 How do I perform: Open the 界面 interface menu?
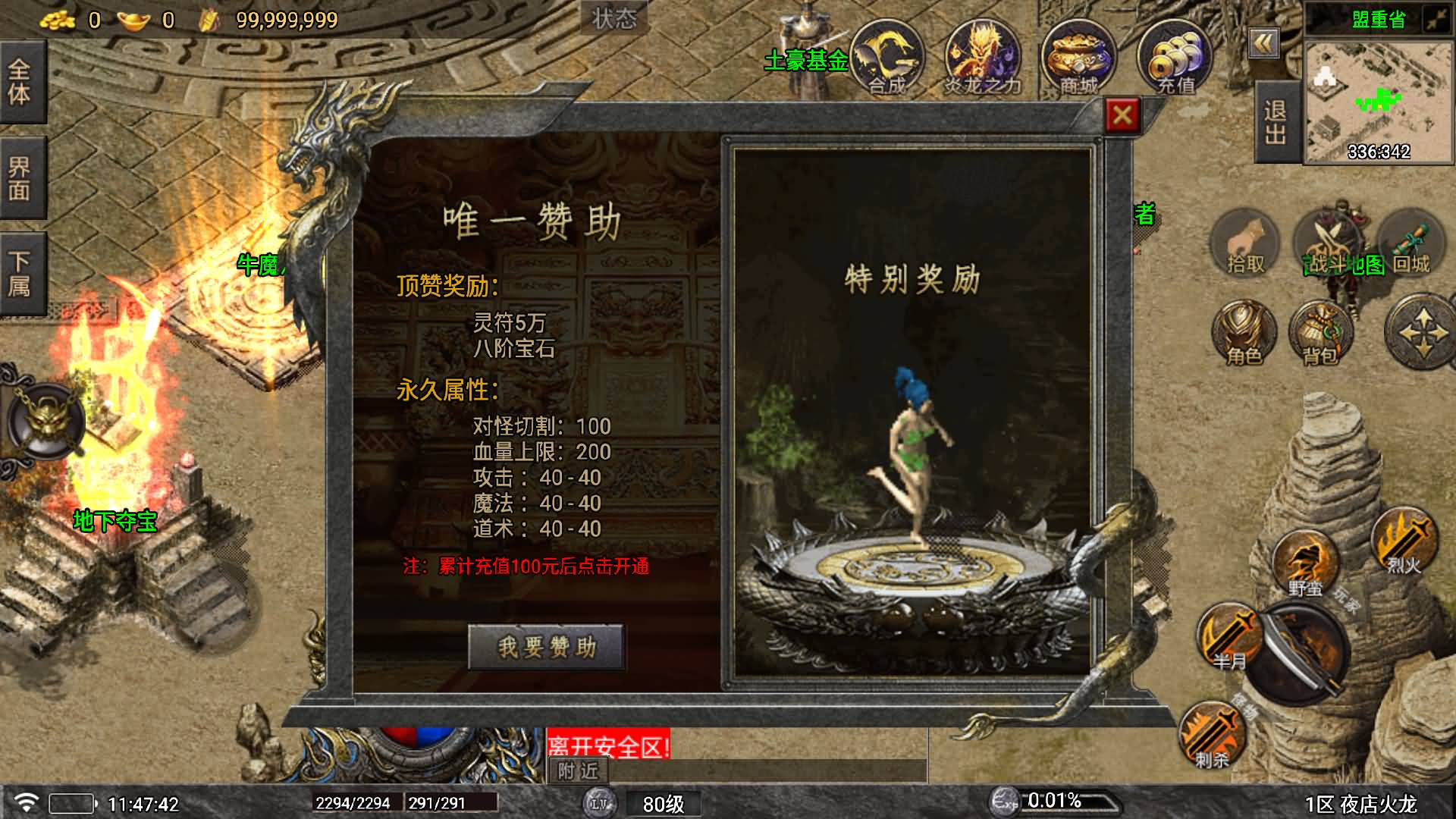click(x=20, y=174)
